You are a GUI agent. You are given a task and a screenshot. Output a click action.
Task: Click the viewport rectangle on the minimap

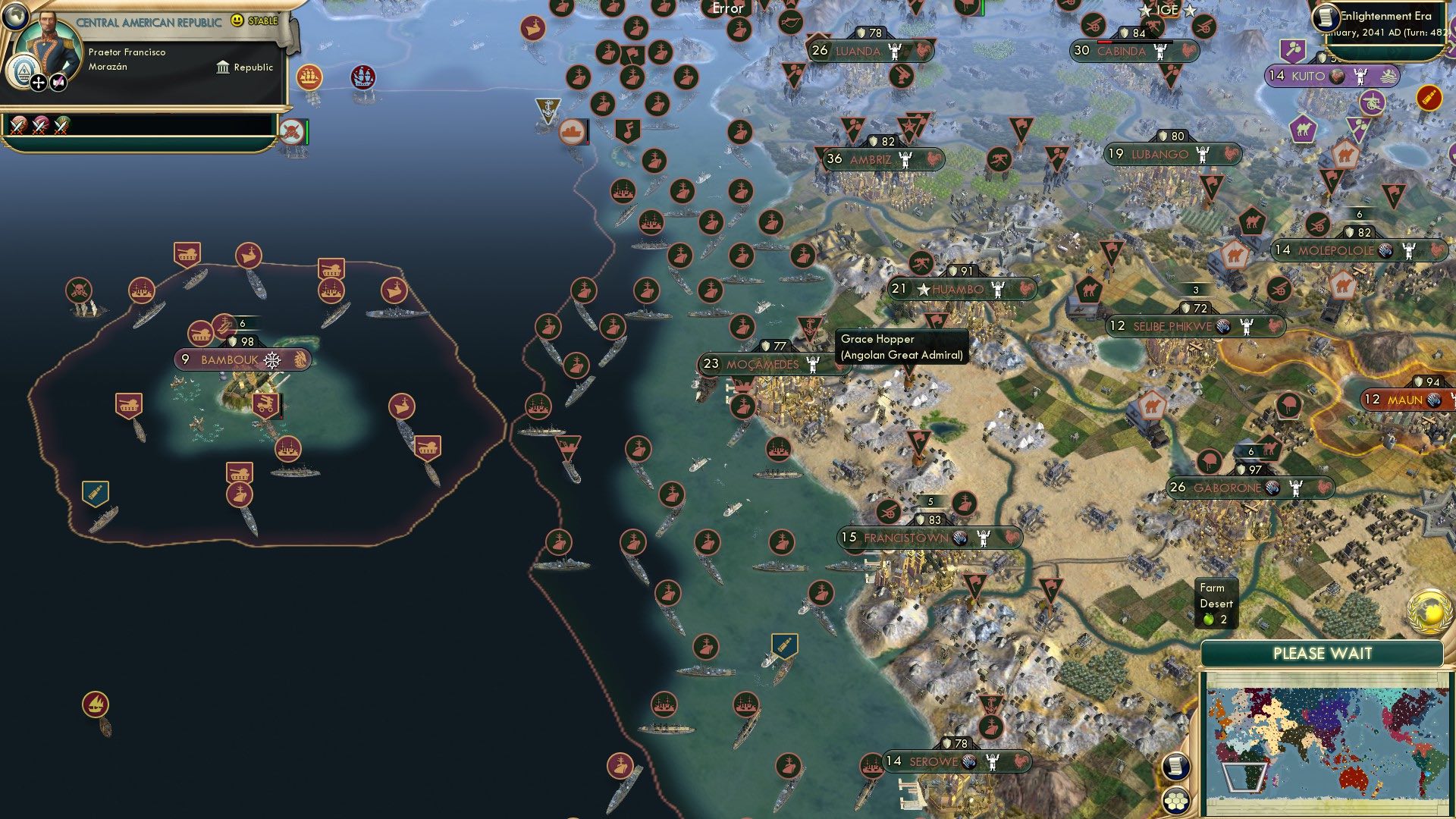click(x=1244, y=777)
